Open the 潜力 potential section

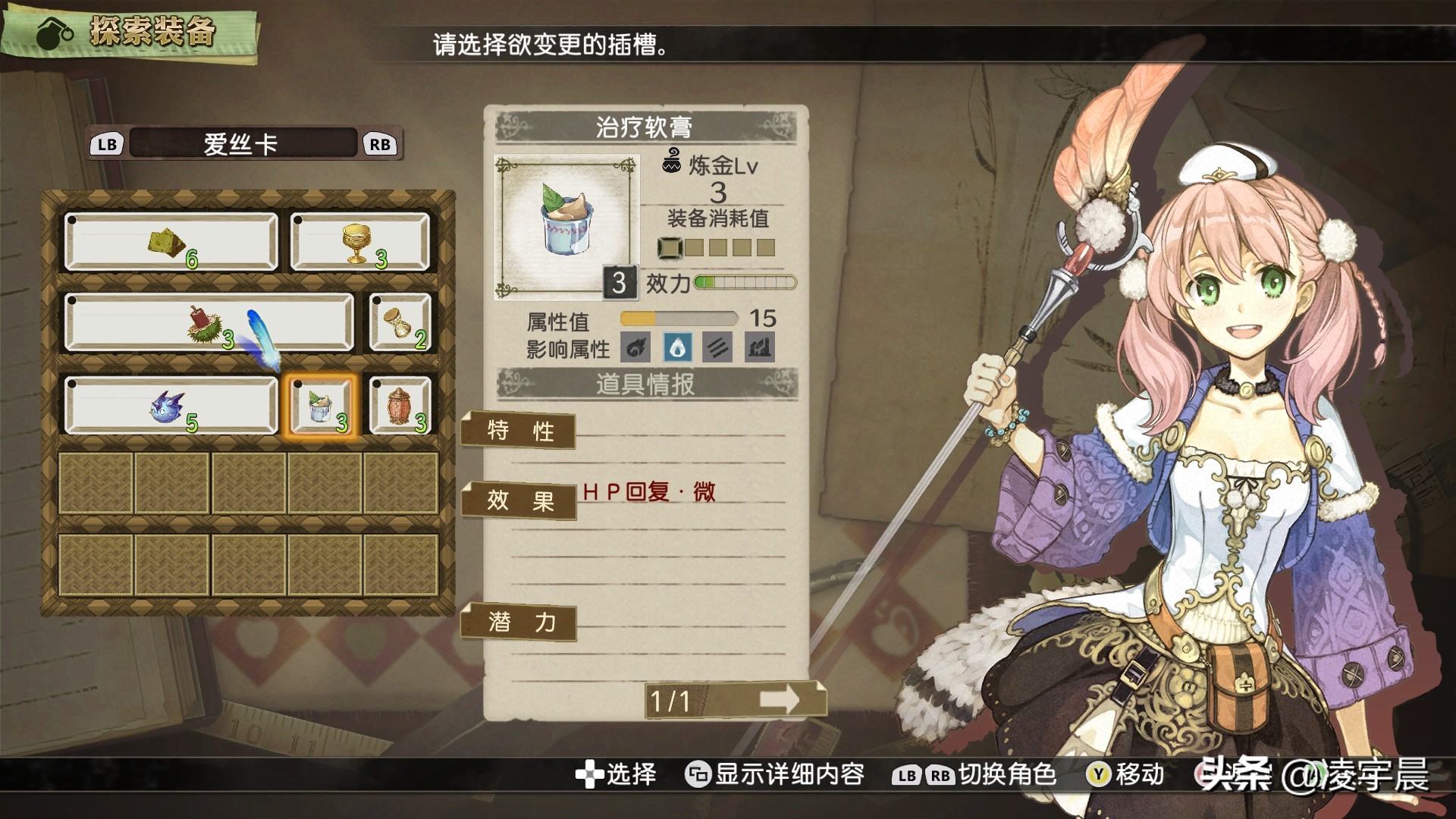[x=519, y=623]
